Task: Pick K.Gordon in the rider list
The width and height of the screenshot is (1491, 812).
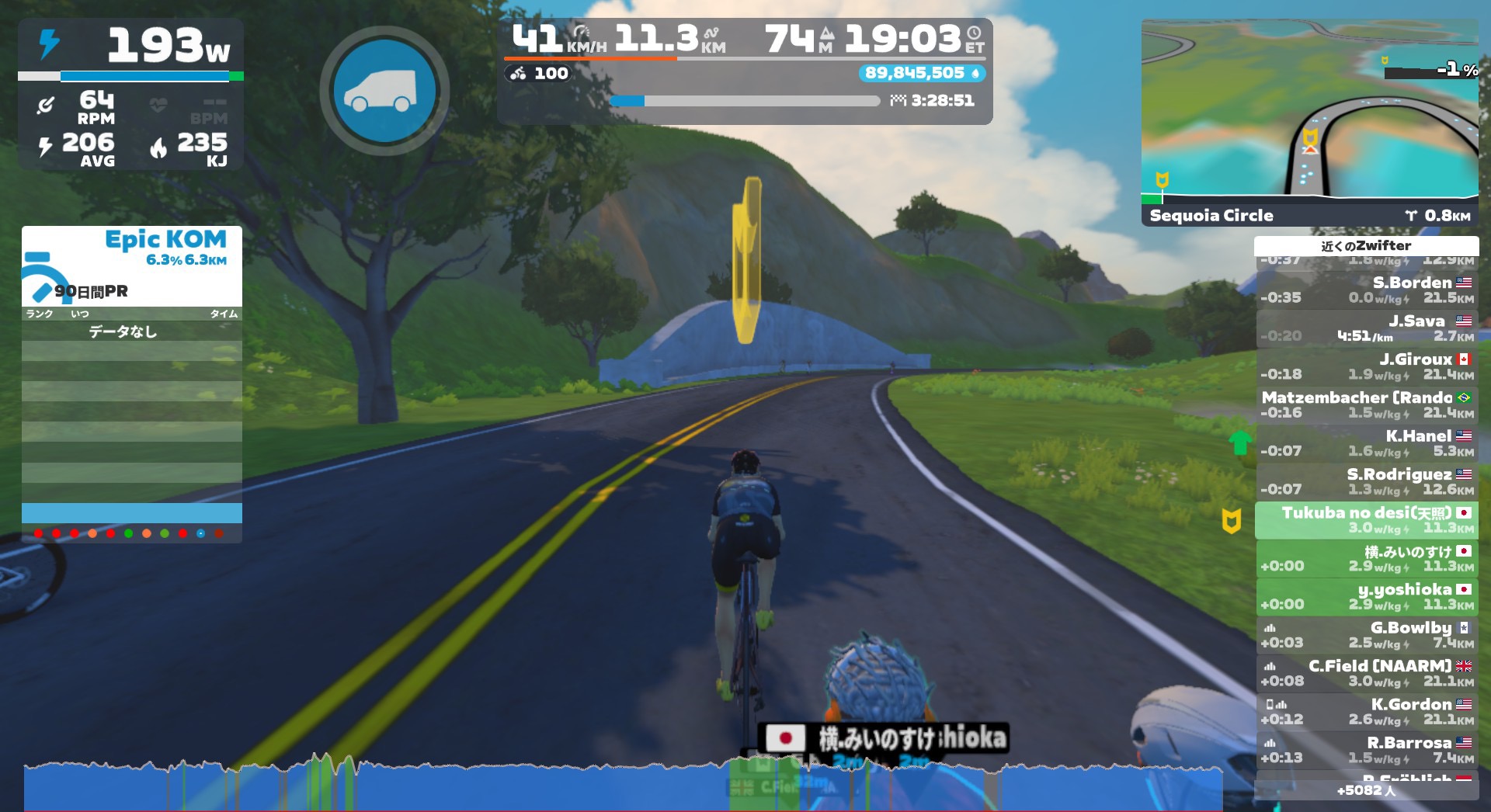Action: (x=1367, y=712)
